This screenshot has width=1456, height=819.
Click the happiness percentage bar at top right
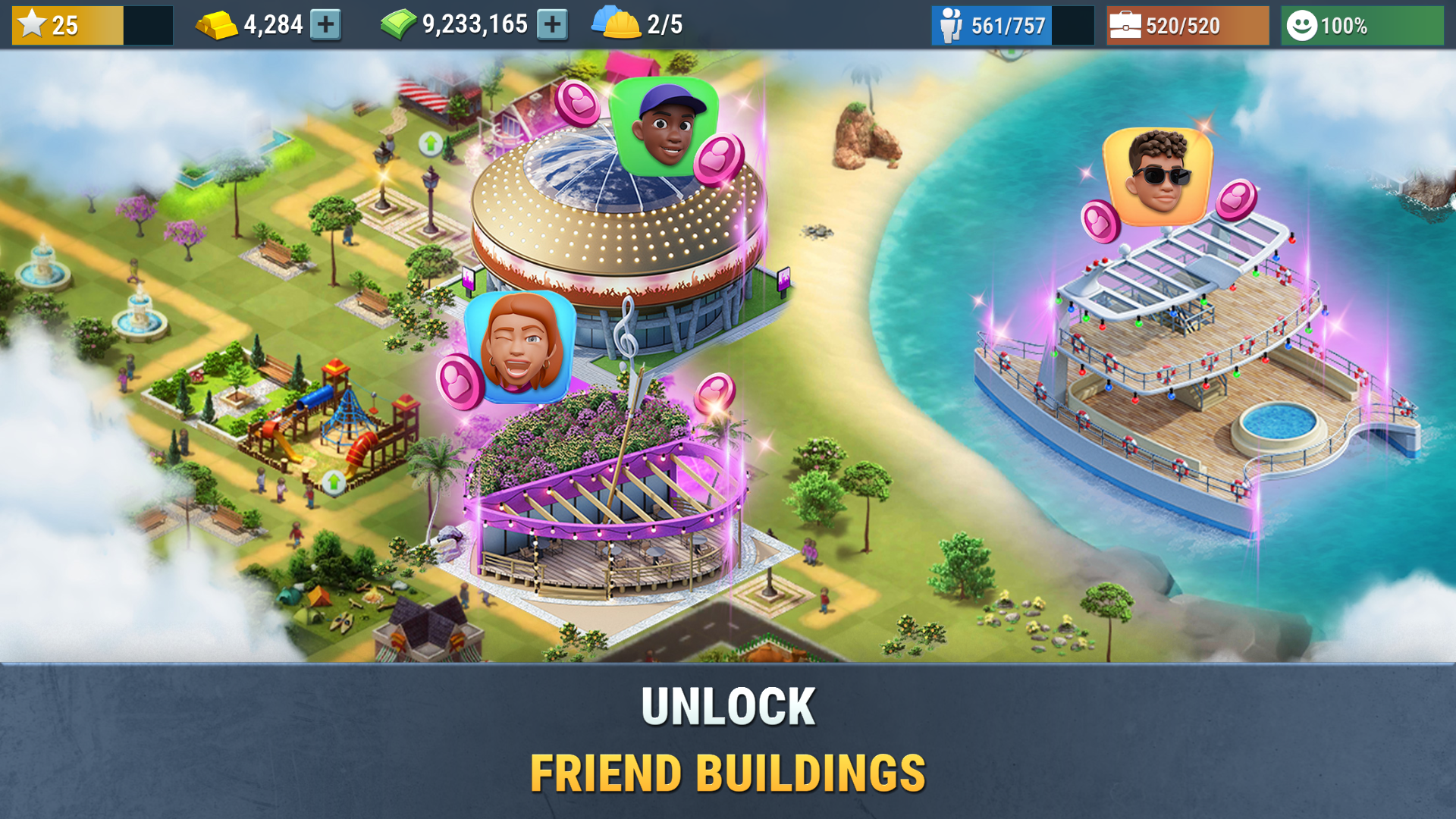coord(1361,24)
